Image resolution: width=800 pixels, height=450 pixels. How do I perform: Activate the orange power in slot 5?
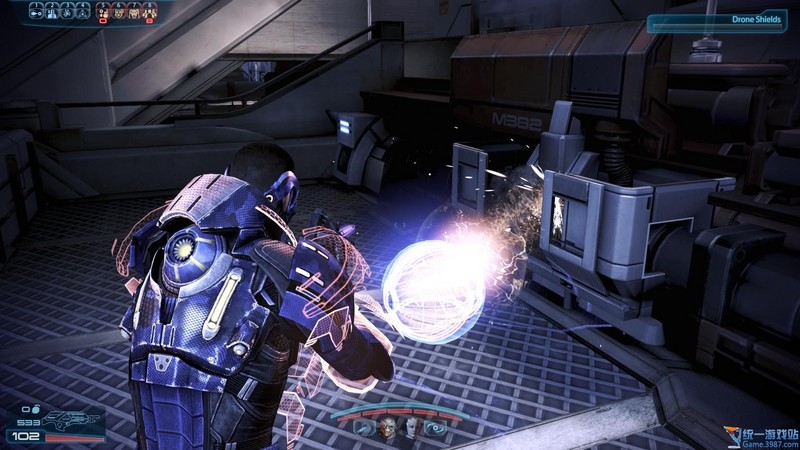pyautogui.click(x=103, y=12)
